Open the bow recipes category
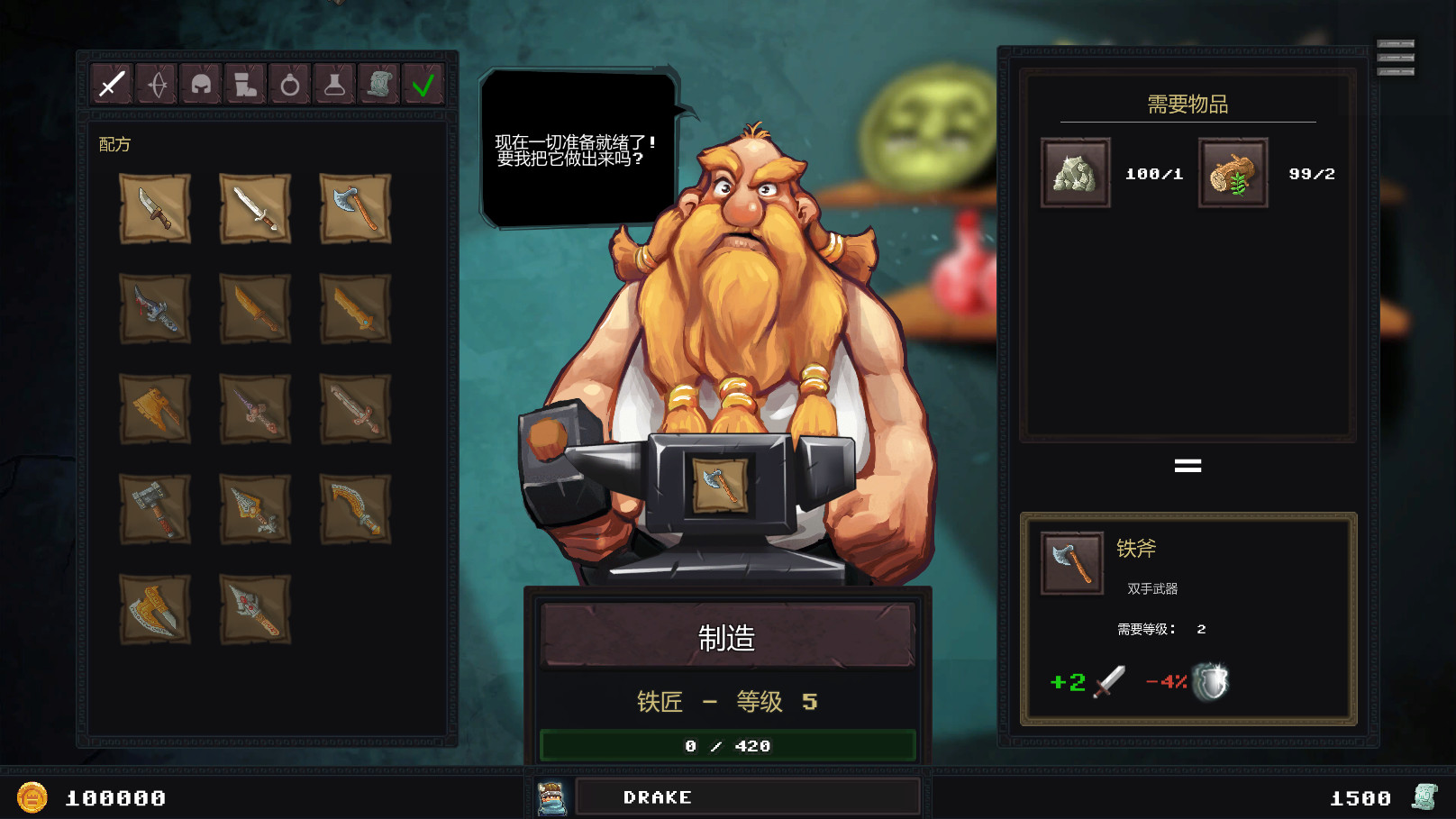This screenshot has height=819, width=1456. 156,84
